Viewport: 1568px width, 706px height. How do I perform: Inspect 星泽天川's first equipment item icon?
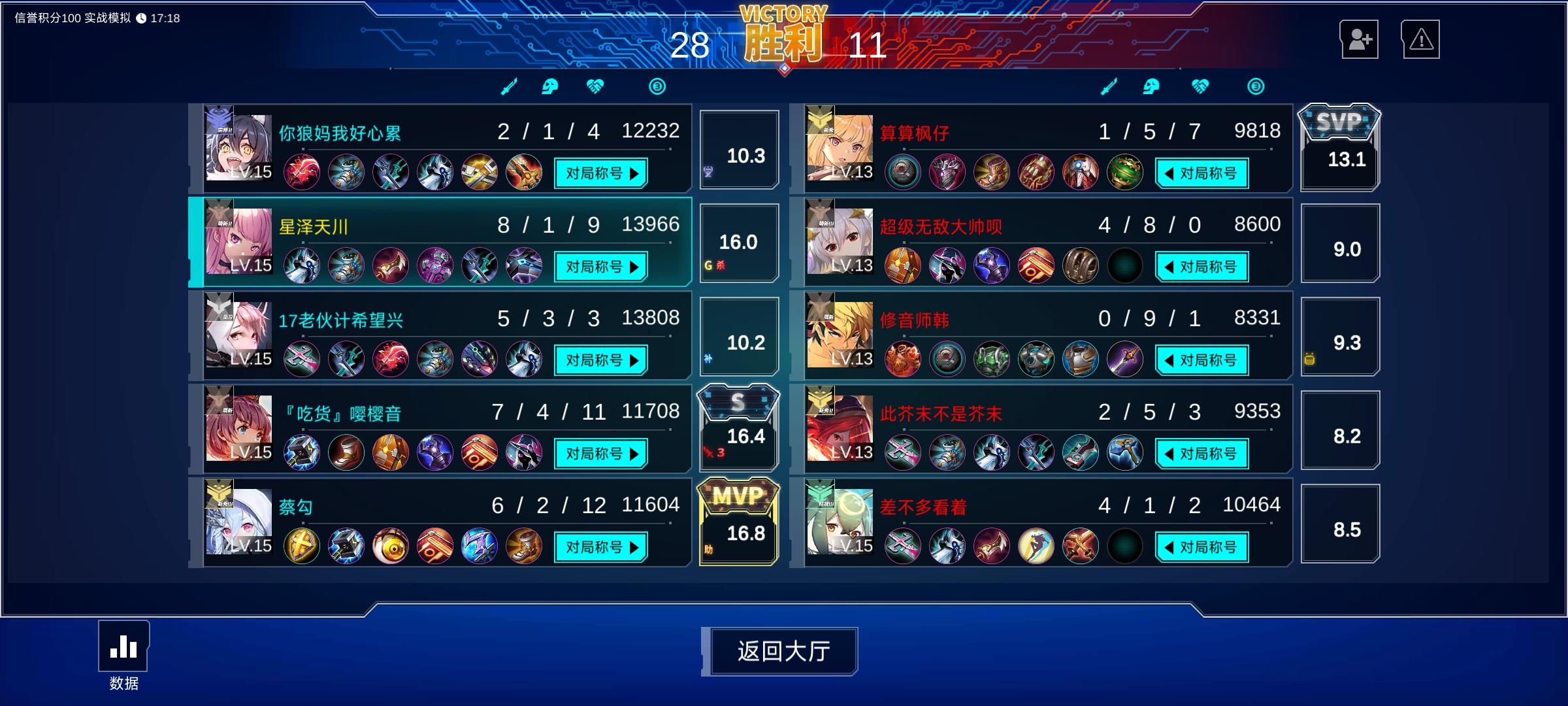(x=301, y=265)
